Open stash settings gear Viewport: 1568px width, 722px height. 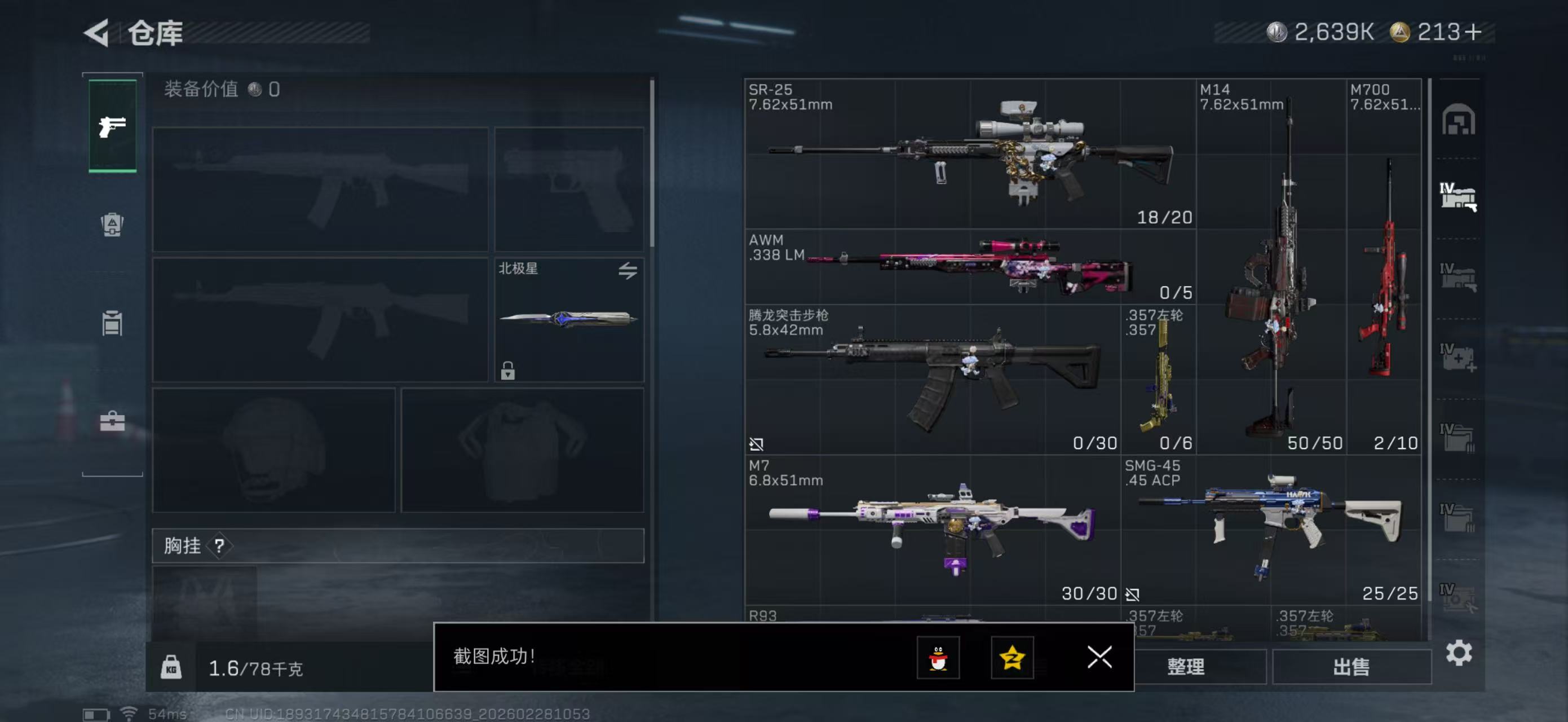coord(1459,653)
